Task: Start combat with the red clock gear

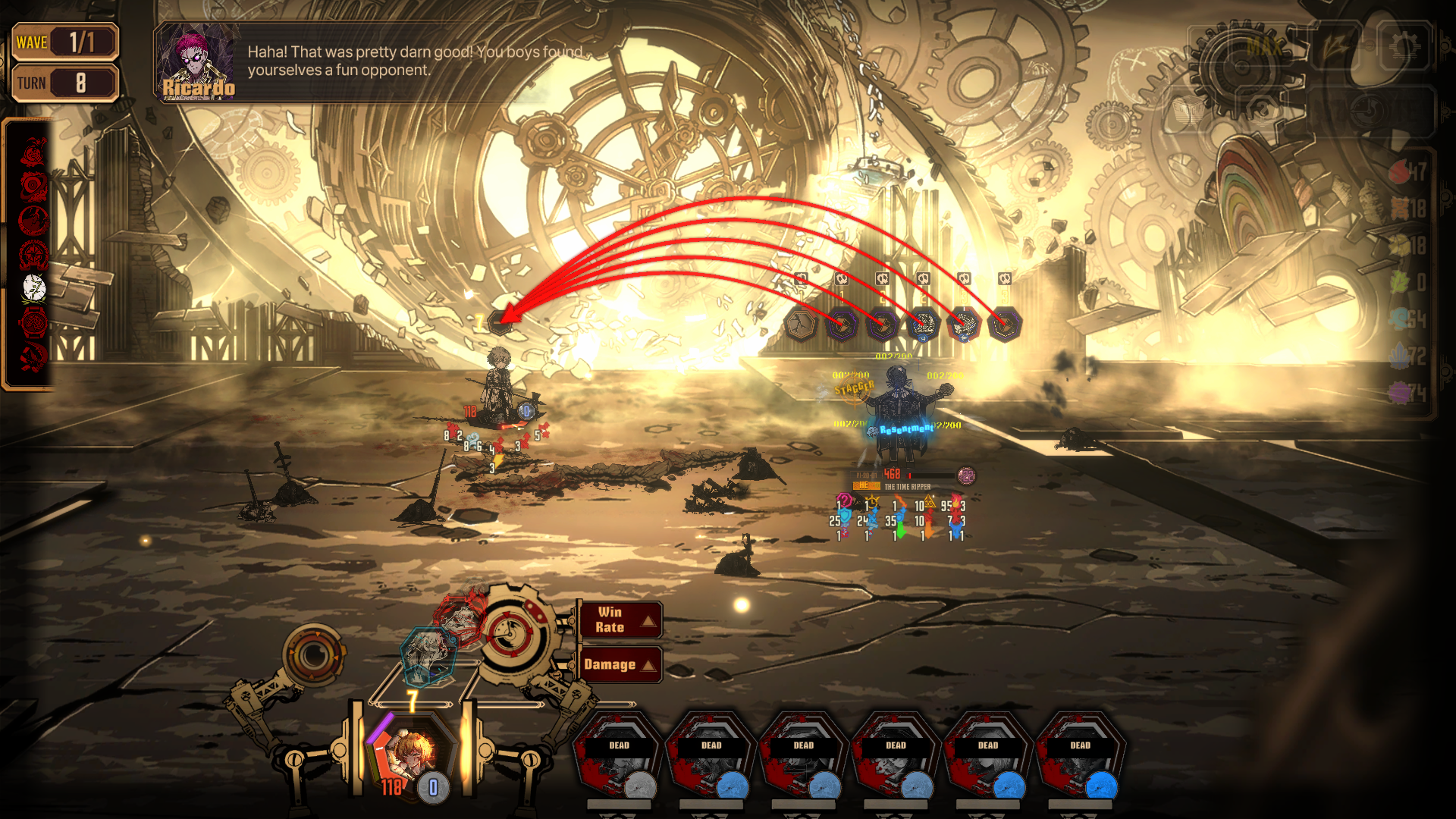Action: click(510, 632)
